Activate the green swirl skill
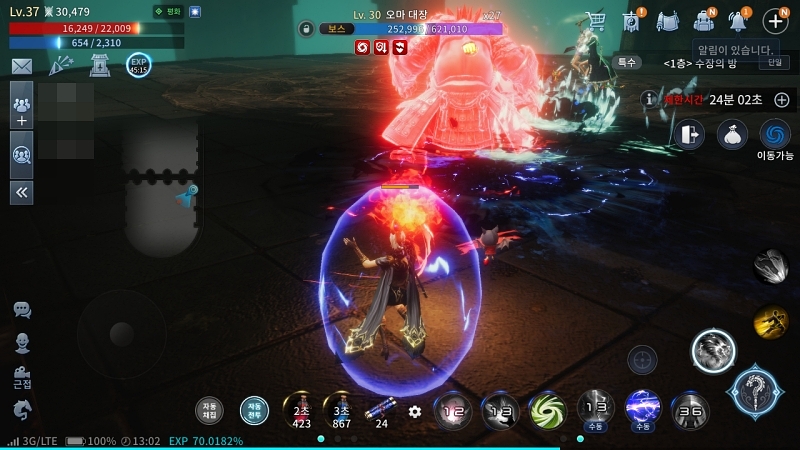800x450 pixels. 547,409
